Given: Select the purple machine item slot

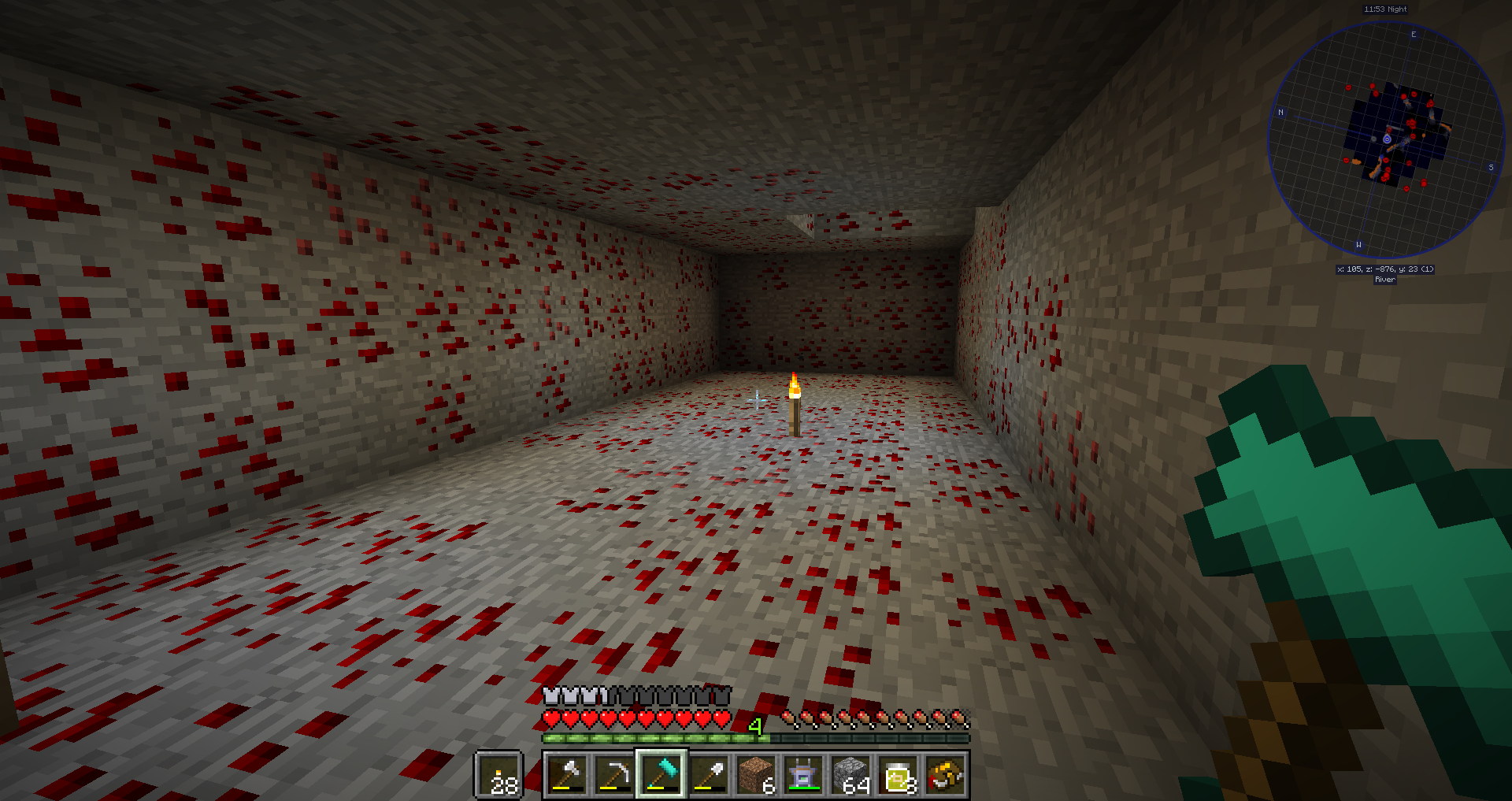Looking at the screenshot, I should pos(803,774).
